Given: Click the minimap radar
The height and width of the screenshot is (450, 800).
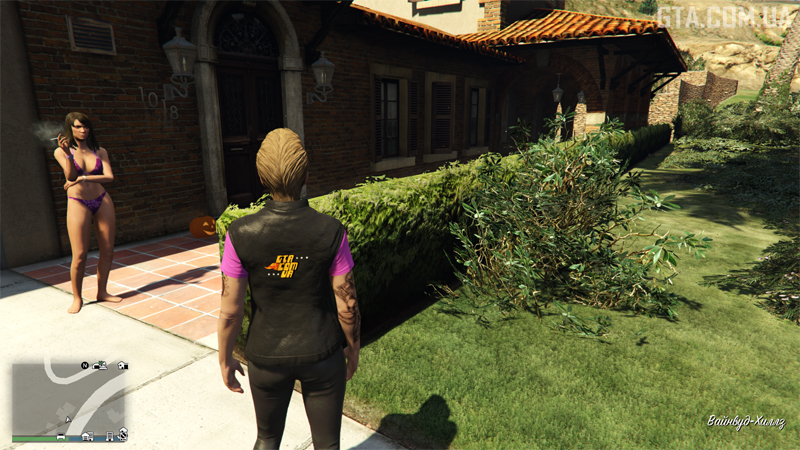Looking at the screenshot, I should [x=69, y=400].
